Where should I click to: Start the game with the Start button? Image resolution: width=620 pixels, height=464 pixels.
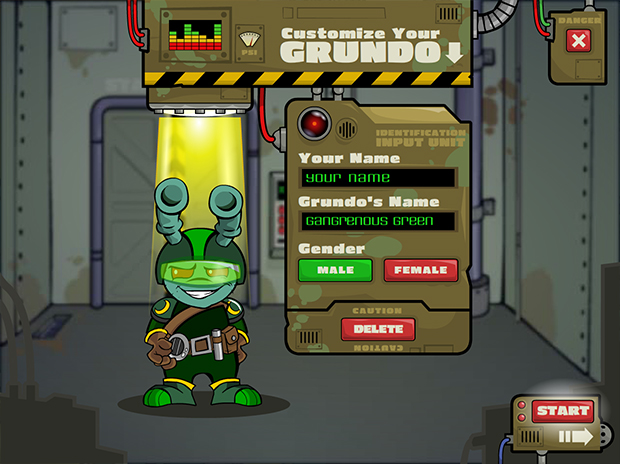pyautogui.click(x=562, y=411)
